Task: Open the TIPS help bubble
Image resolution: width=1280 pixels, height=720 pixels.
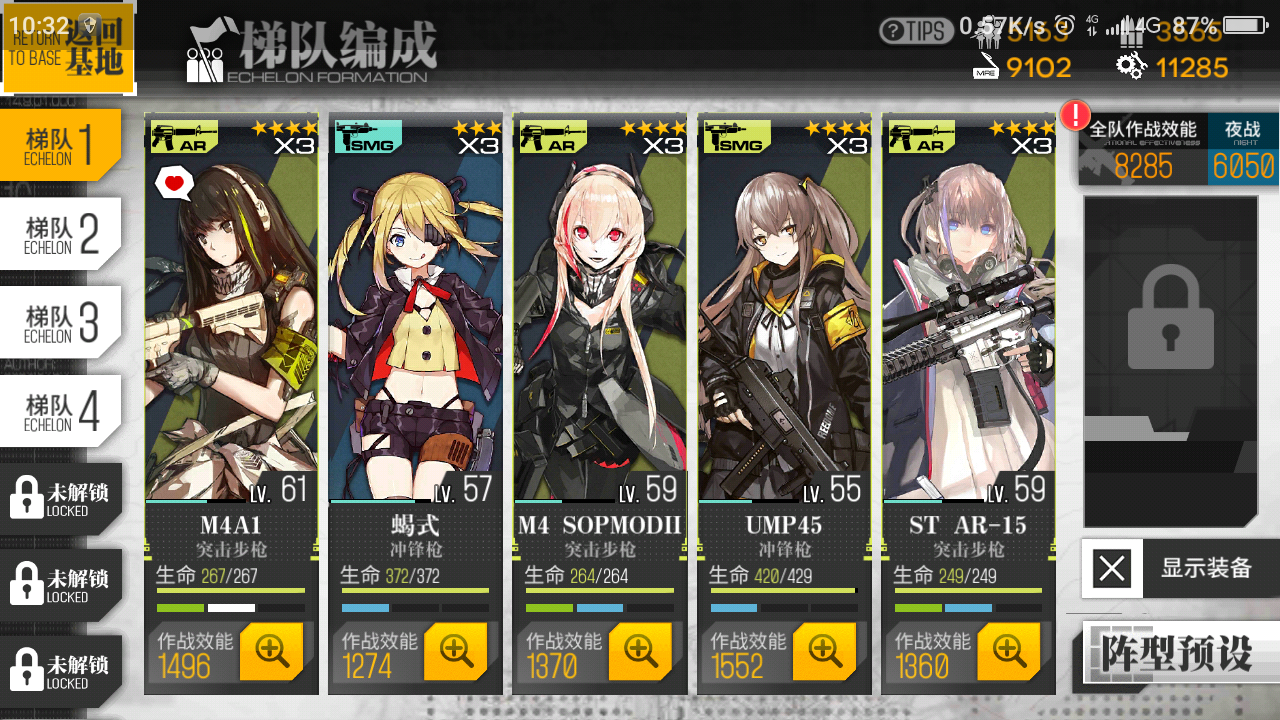Action: coord(916,32)
